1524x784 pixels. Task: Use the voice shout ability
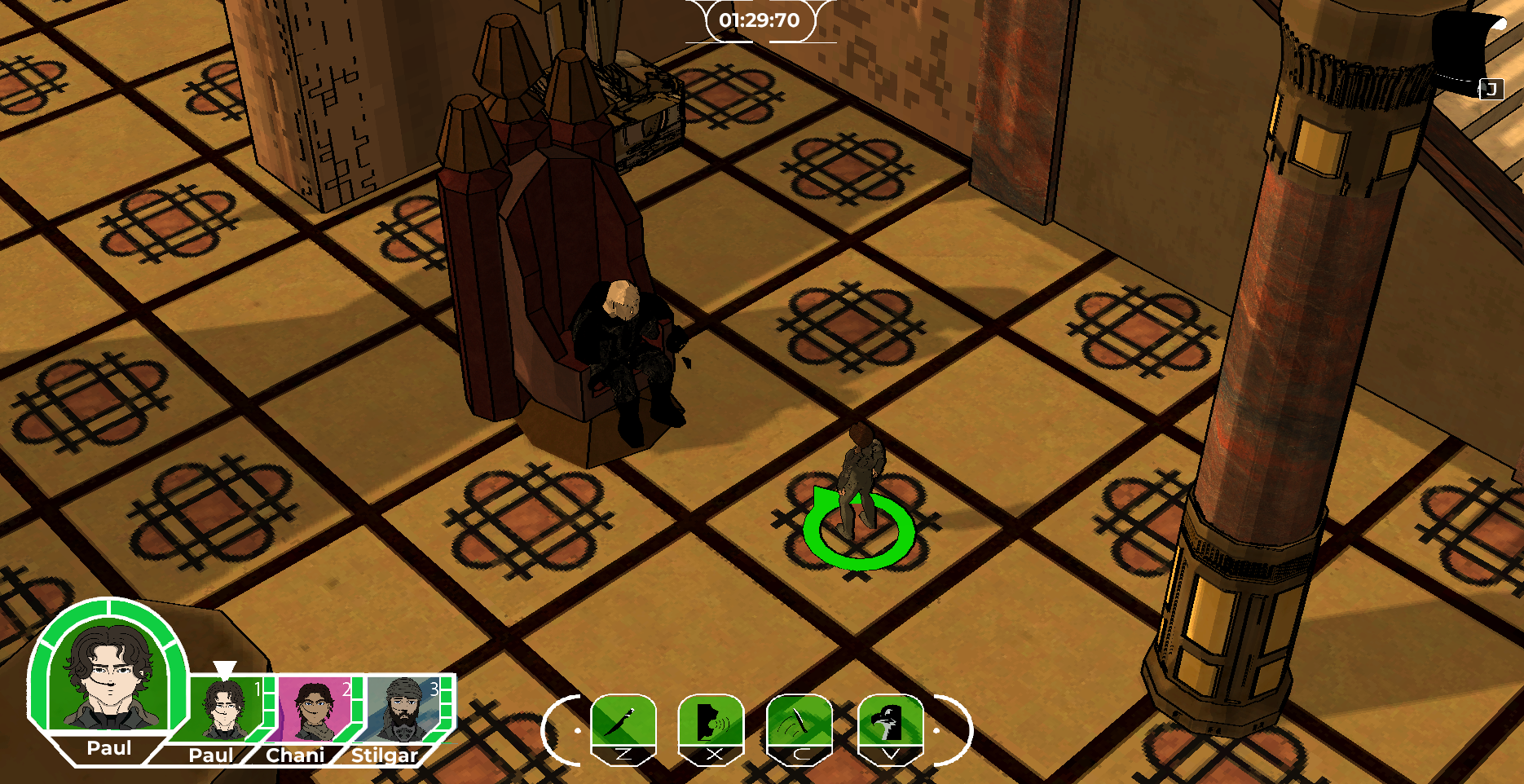(x=711, y=721)
